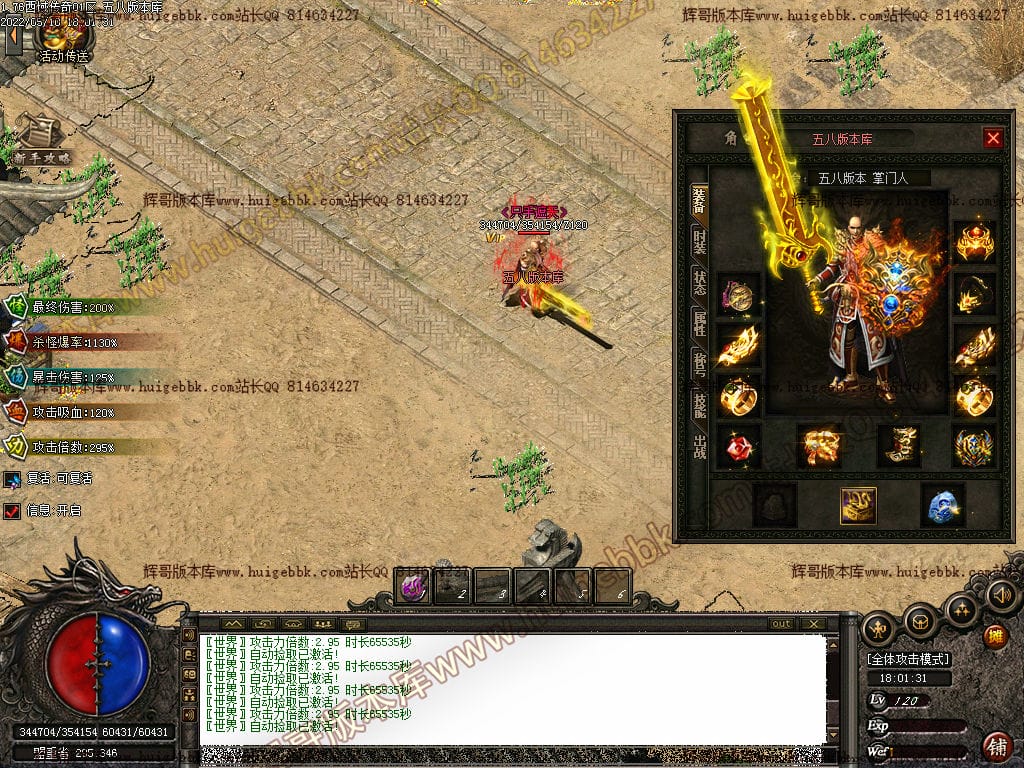Open the 状态 status tab
This screenshot has height=768, width=1024.
pos(699,282)
